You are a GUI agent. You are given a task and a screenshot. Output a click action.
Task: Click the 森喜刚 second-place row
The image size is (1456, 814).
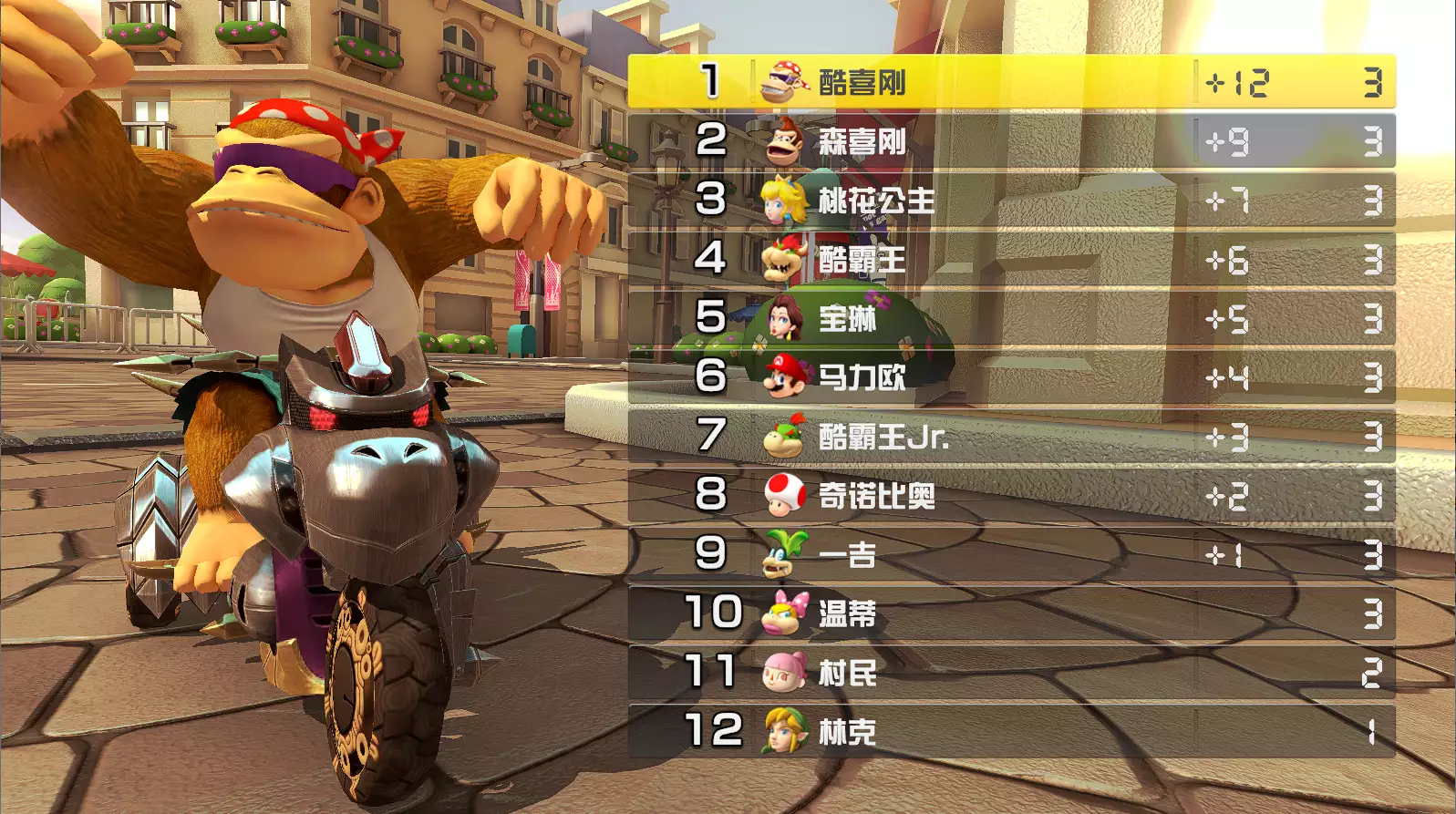pyautogui.click(x=1010, y=141)
